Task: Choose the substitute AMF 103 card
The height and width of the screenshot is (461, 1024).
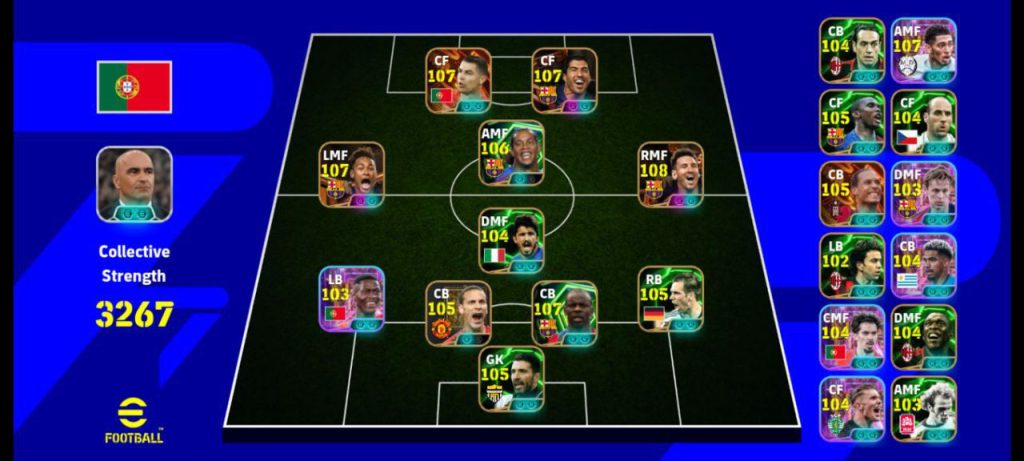Action: pos(923,409)
